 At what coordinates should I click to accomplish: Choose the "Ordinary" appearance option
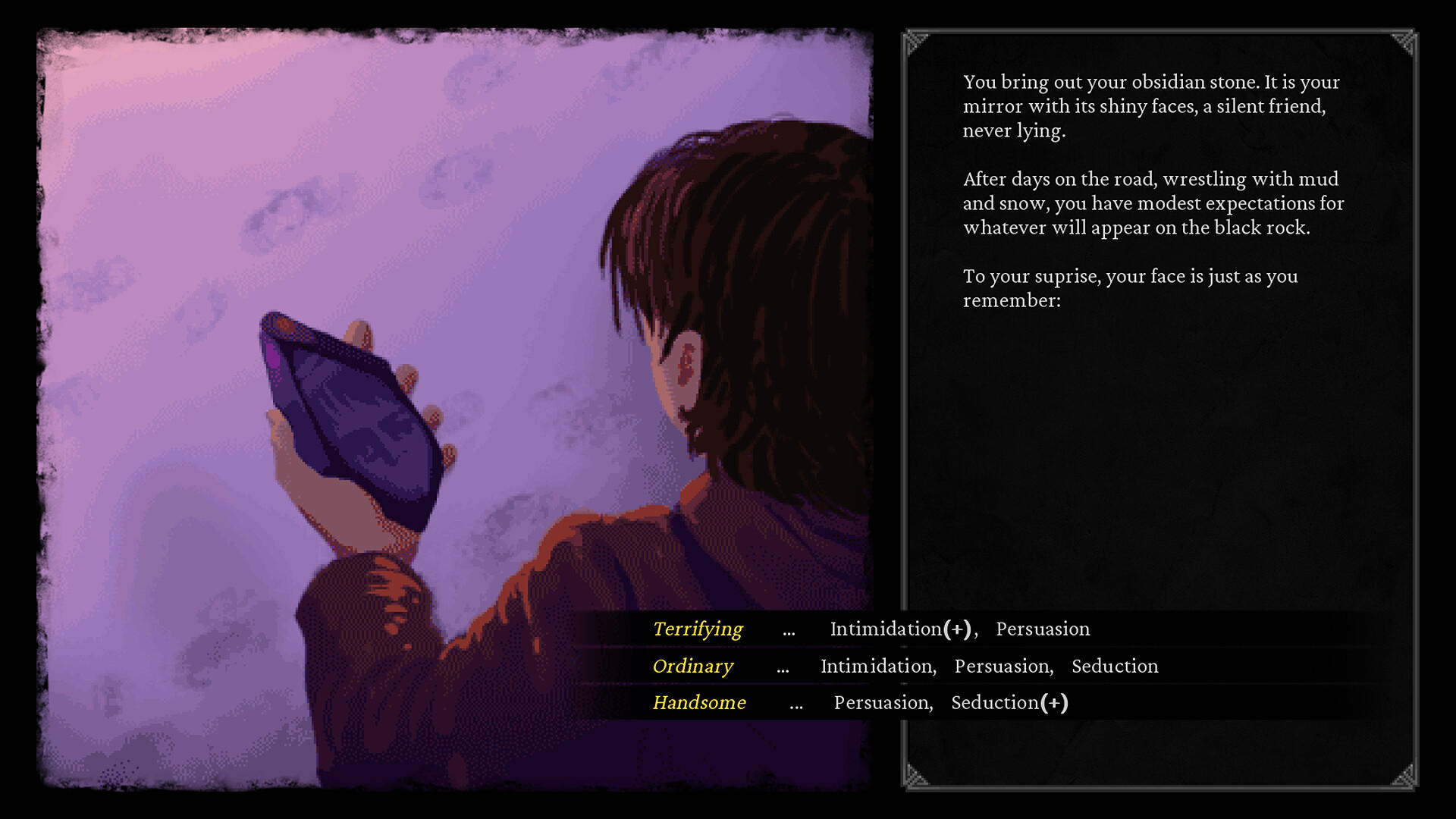point(692,666)
